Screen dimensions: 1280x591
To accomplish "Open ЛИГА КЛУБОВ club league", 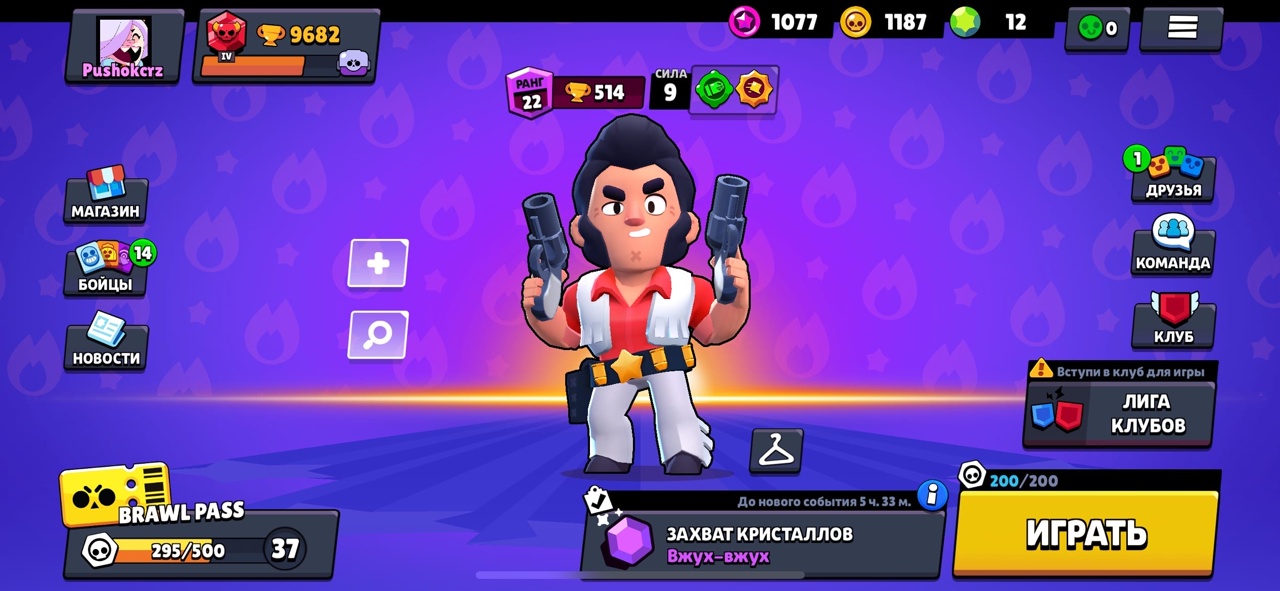I will click(x=1120, y=413).
